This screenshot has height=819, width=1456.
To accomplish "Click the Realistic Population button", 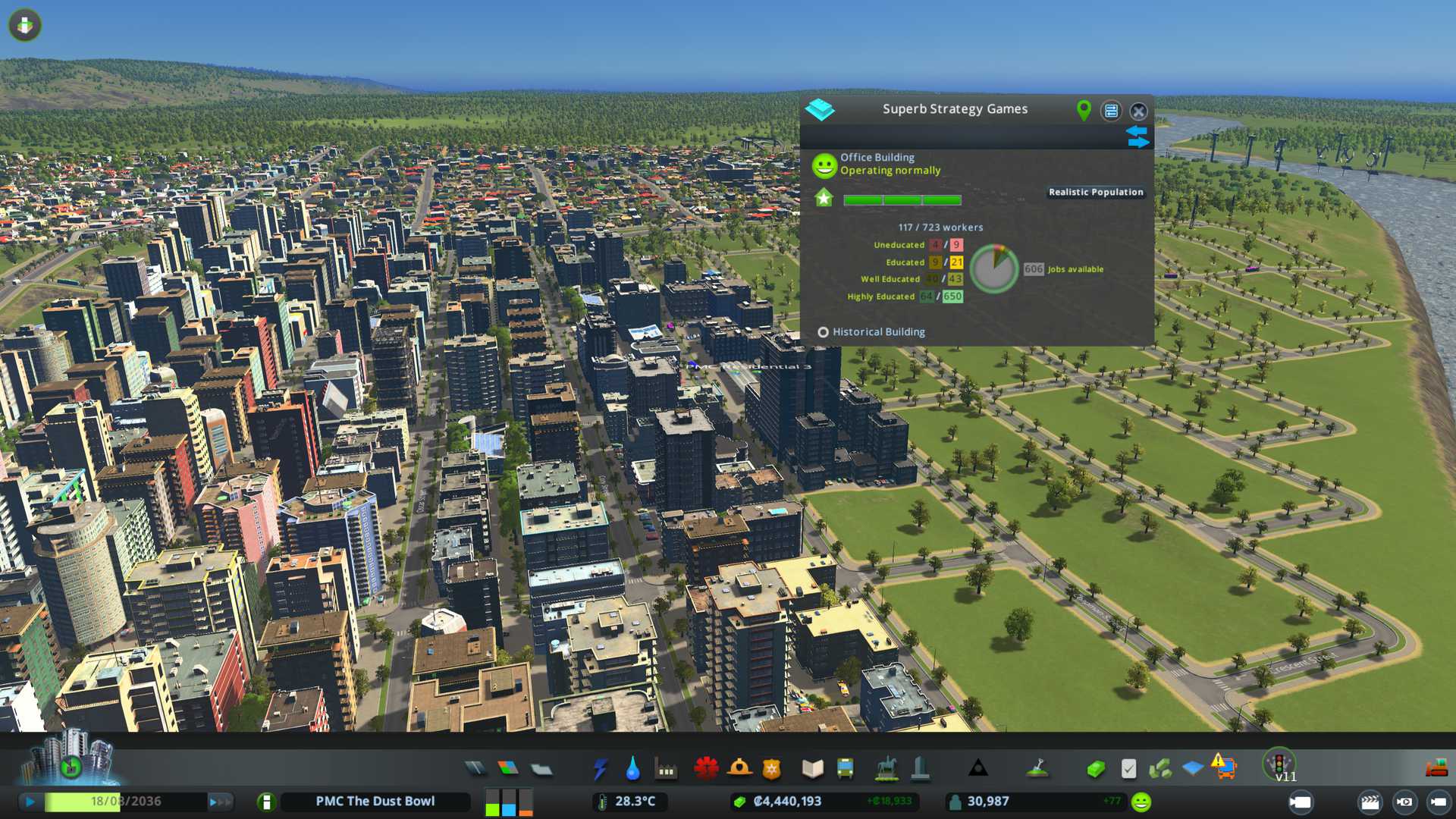I will click(1095, 193).
